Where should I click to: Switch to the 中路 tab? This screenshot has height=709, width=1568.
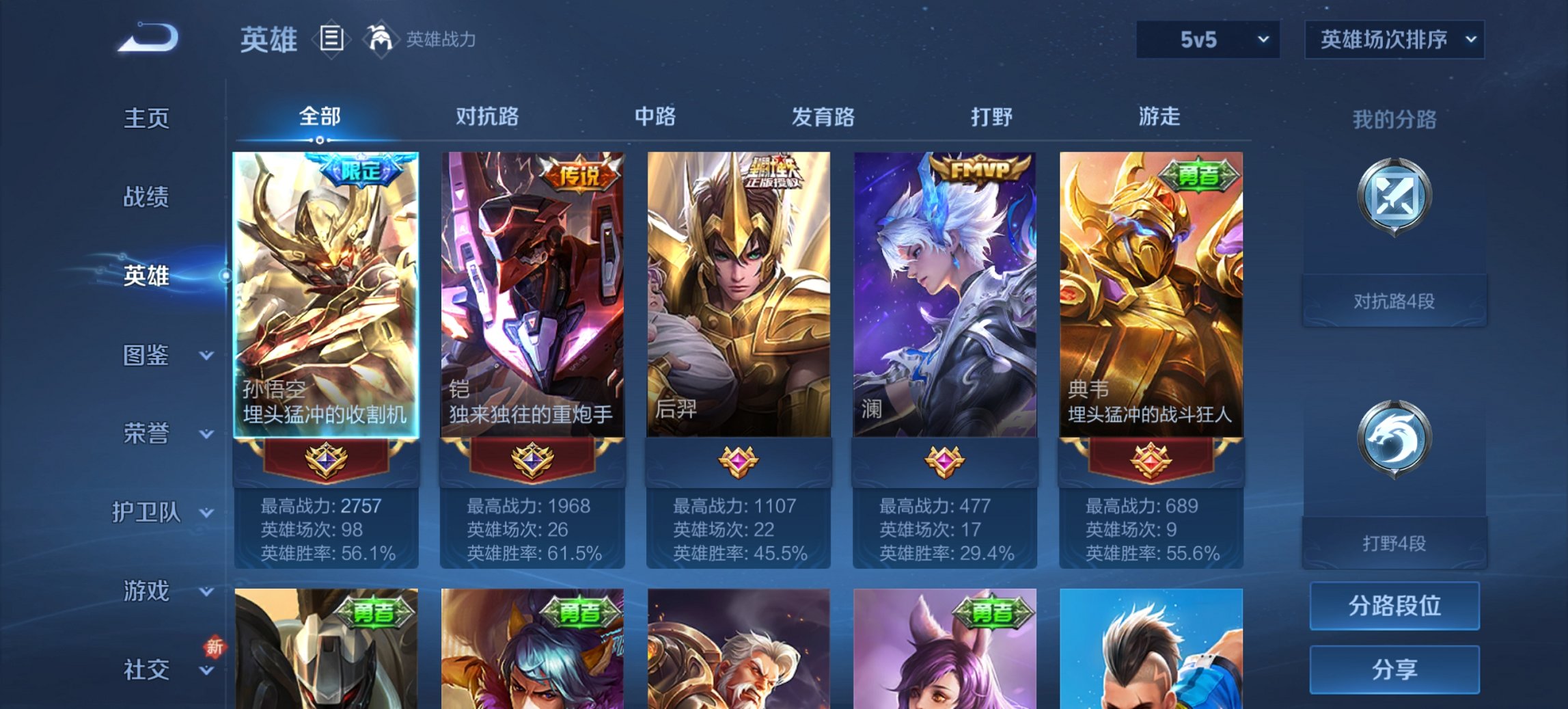(655, 117)
